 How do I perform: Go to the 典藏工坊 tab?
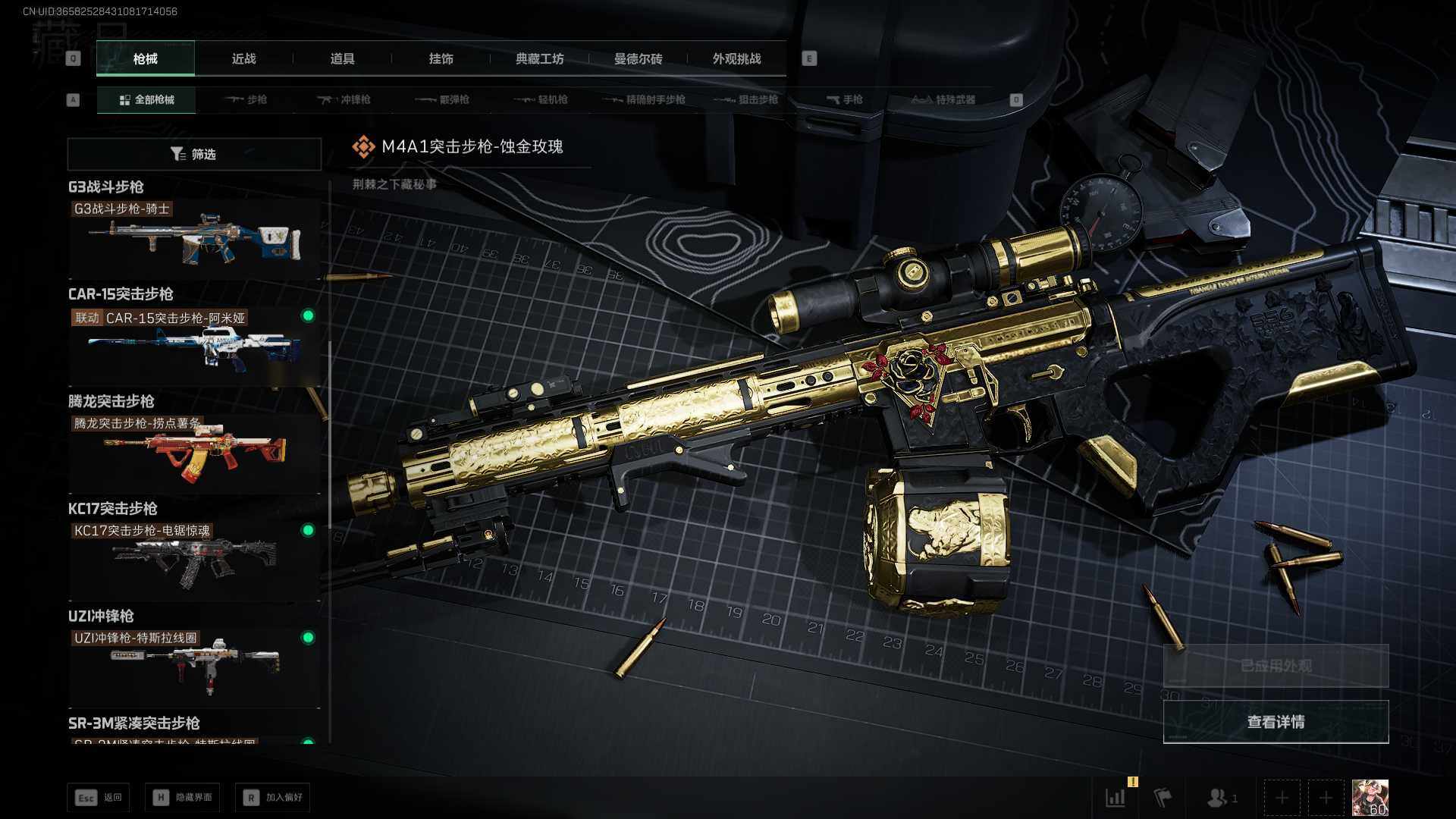tap(539, 59)
